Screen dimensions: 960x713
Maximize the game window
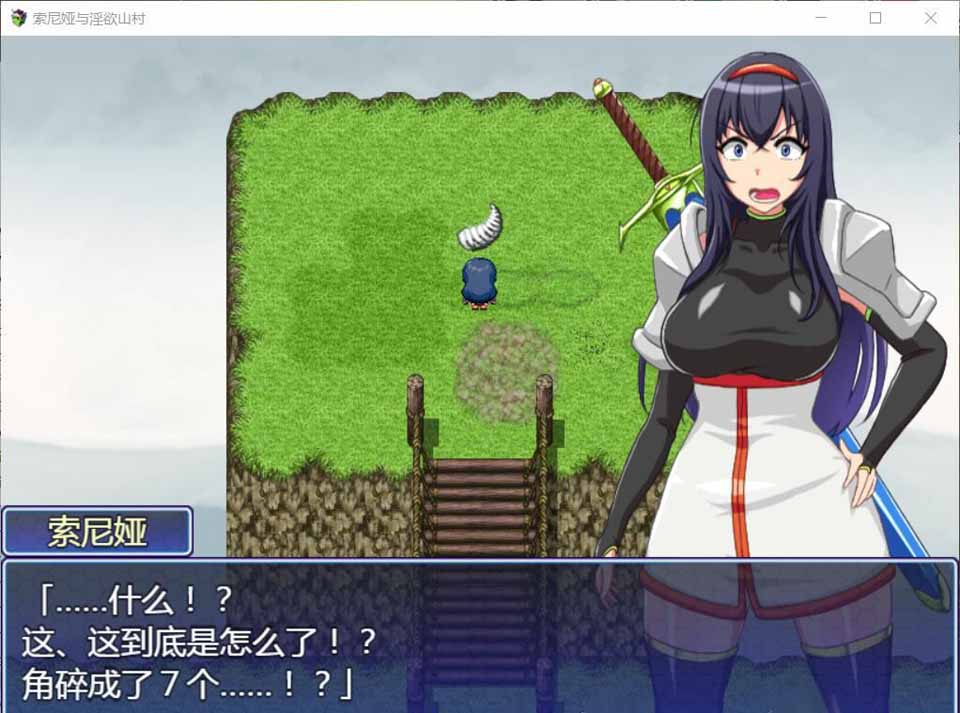point(875,18)
